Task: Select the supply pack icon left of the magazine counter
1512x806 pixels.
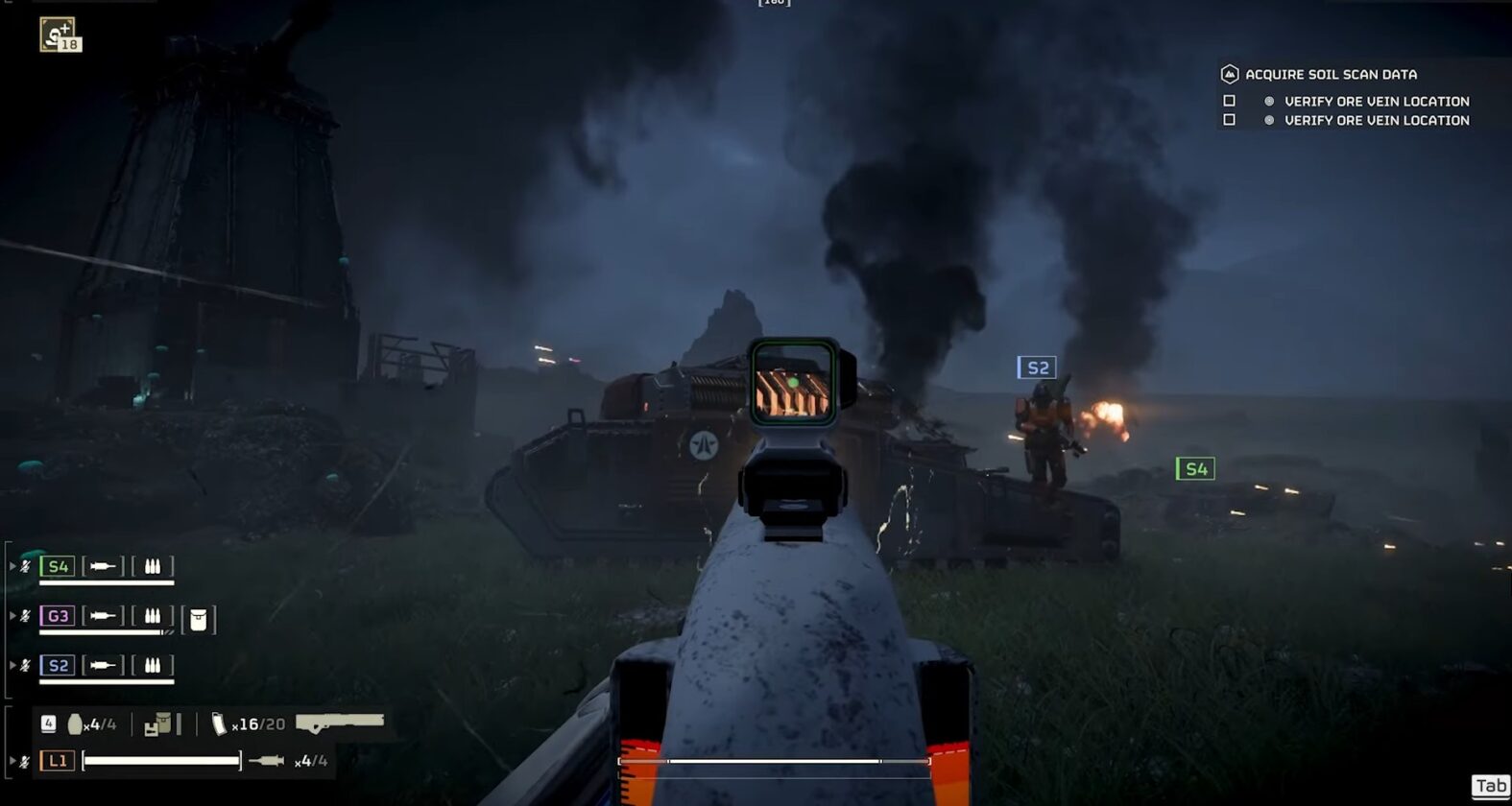Action: 160,723
